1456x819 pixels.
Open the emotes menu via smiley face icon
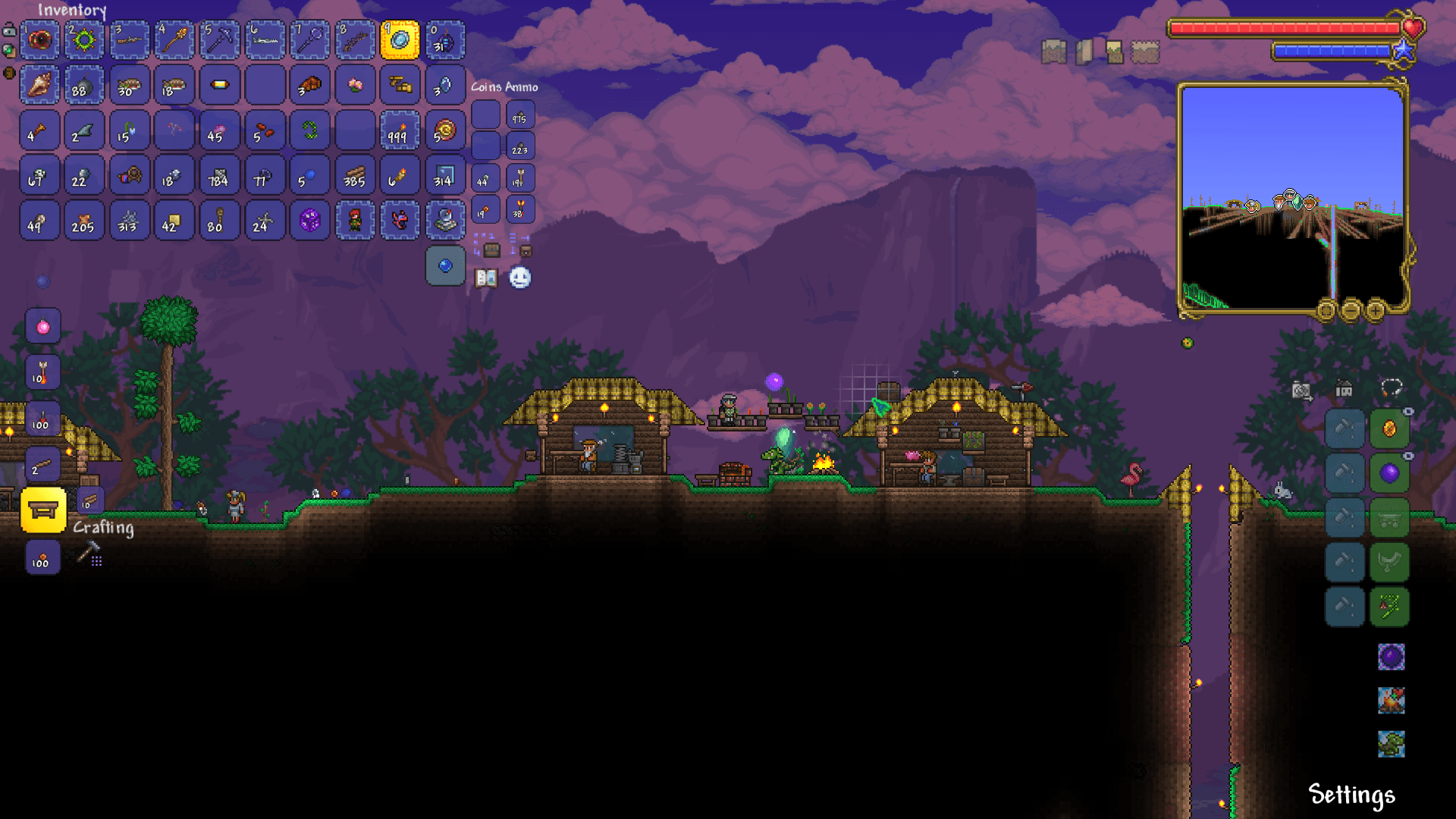[x=519, y=278]
